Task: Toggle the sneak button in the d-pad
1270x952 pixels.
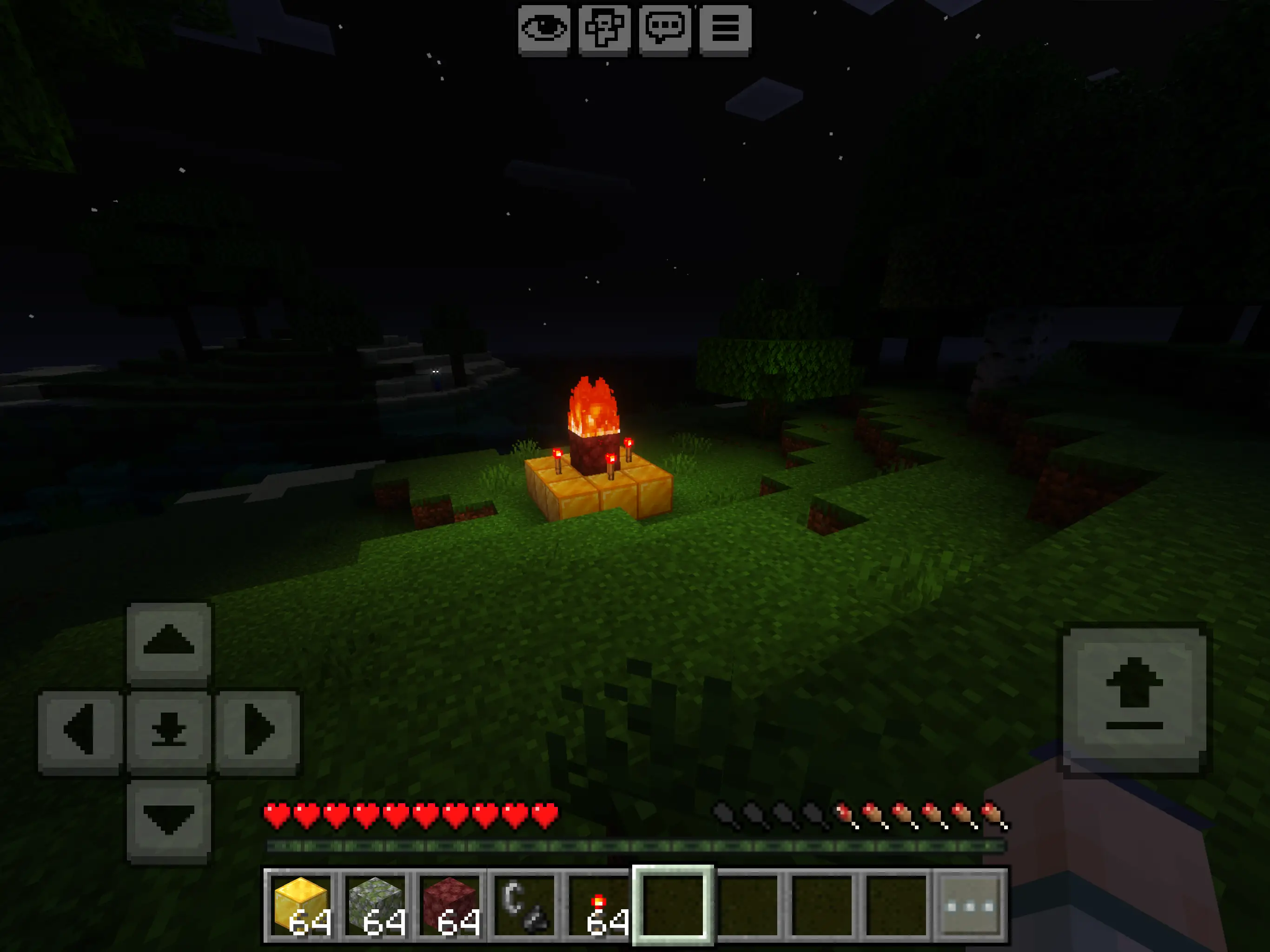Action: click(x=169, y=730)
